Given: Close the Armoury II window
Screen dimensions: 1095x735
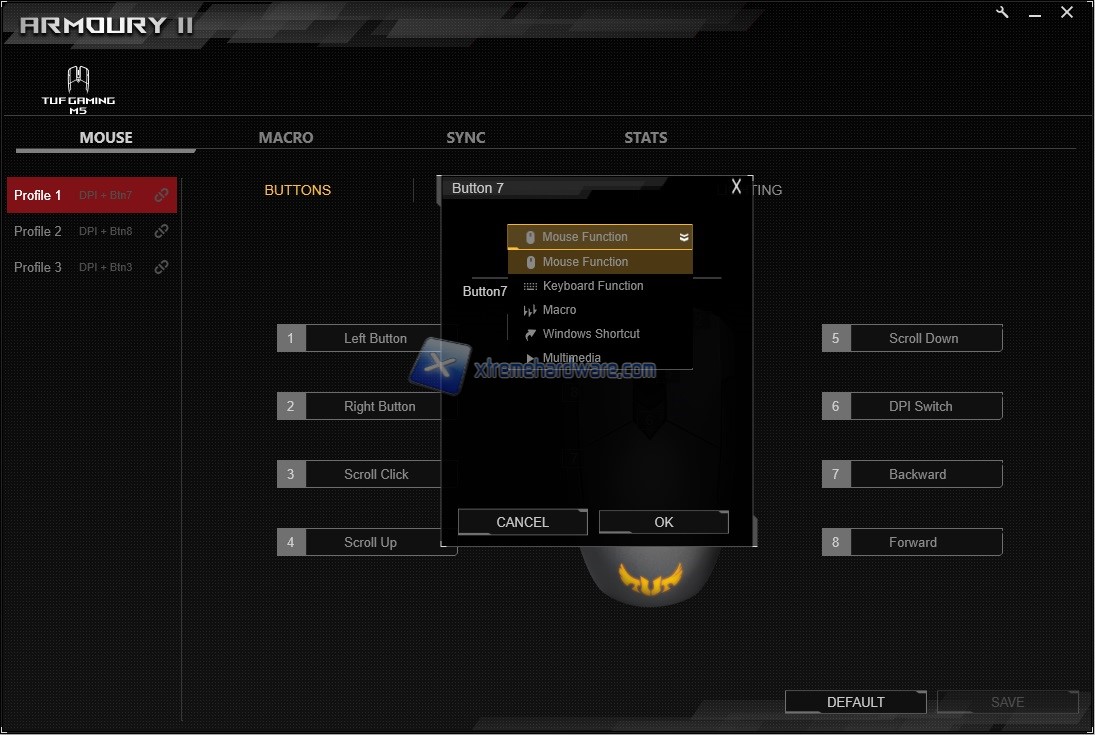Looking at the screenshot, I should point(1067,13).
